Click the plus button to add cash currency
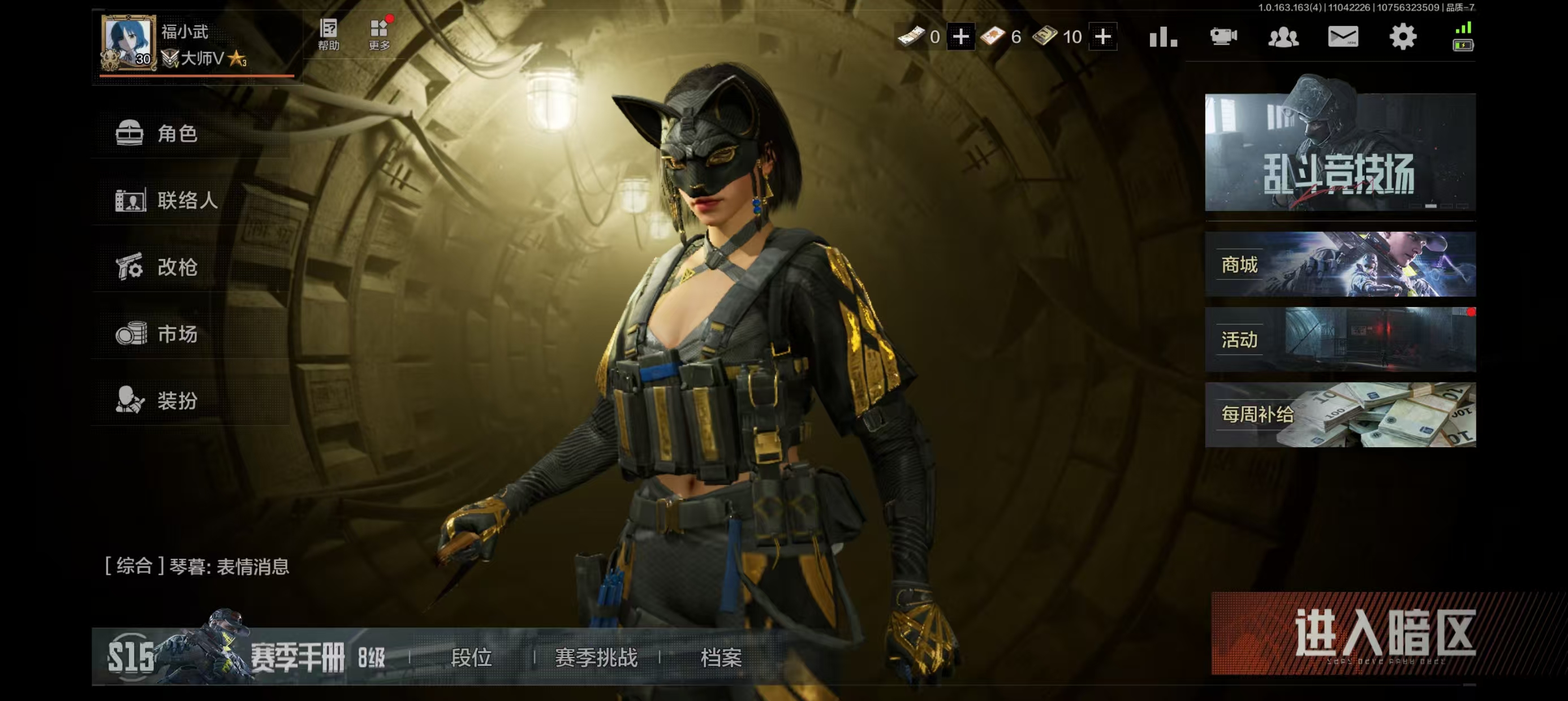 point(960,37)
